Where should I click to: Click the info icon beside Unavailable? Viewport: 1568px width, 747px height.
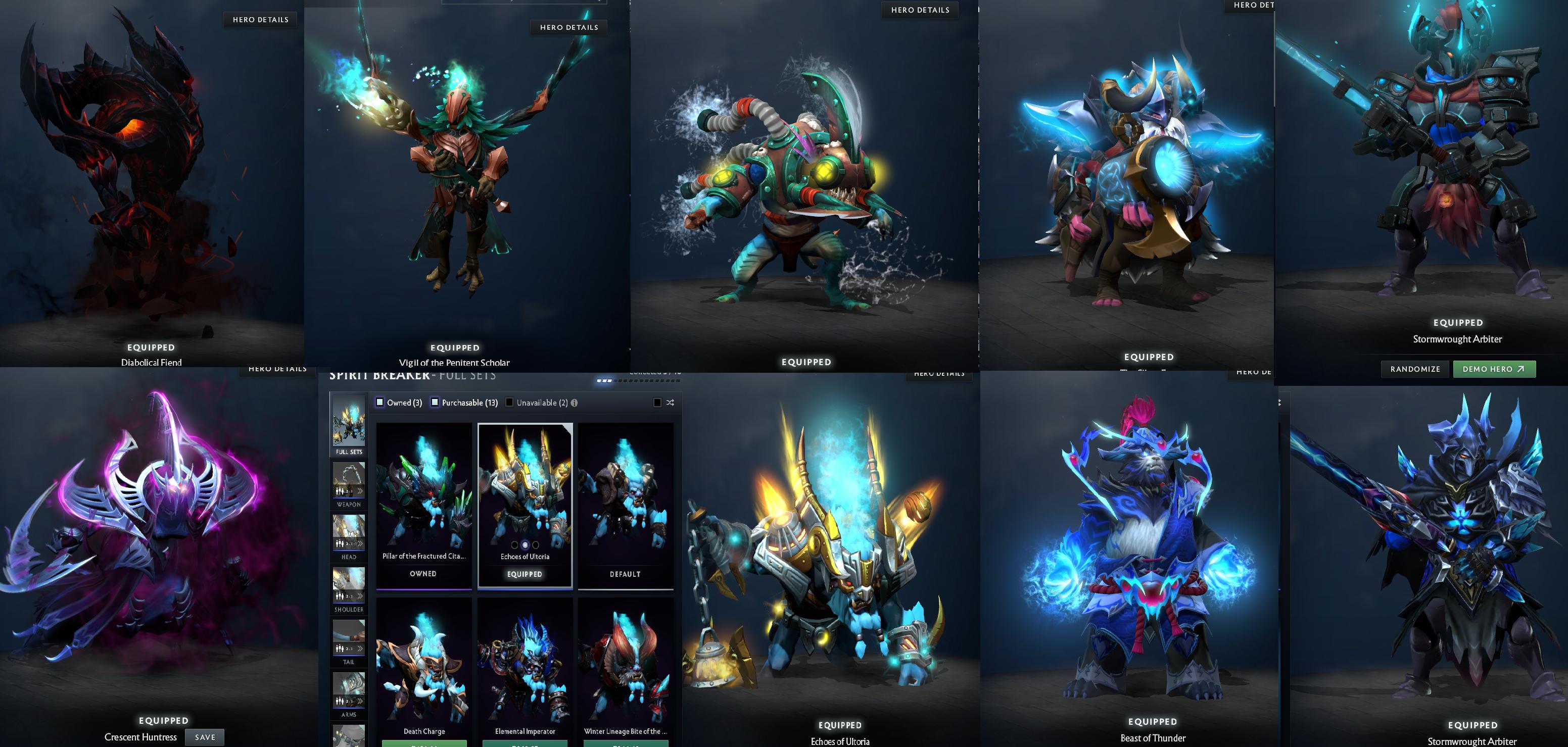(x=575, y=403)
